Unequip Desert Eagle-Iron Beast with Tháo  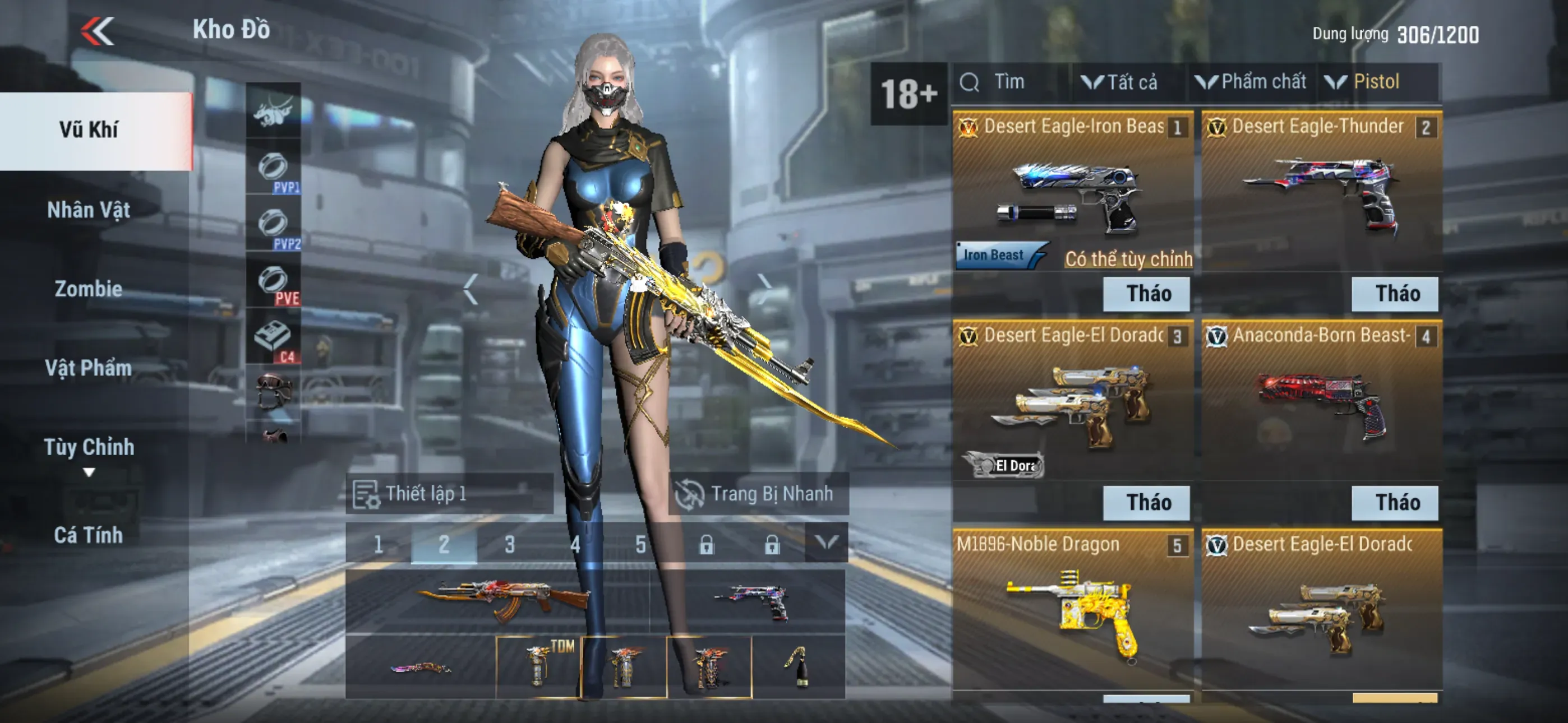click(x=1147, y=294)
